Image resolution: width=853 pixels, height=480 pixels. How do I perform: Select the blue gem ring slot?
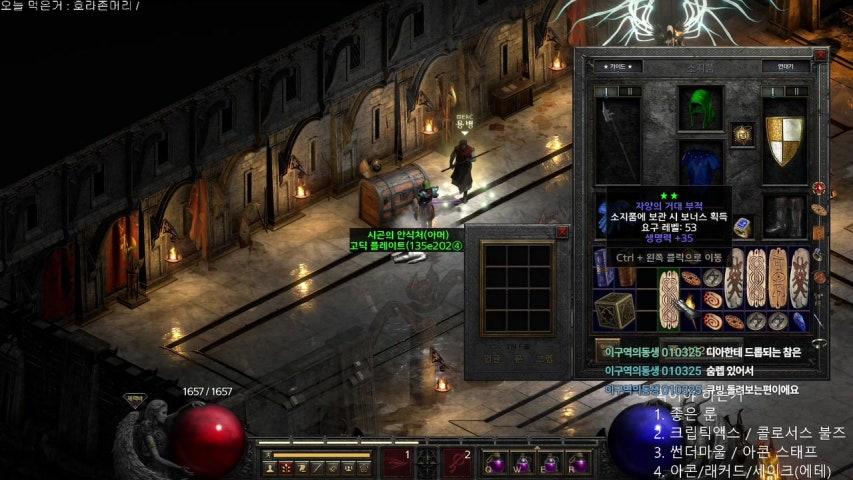point(742,228)
